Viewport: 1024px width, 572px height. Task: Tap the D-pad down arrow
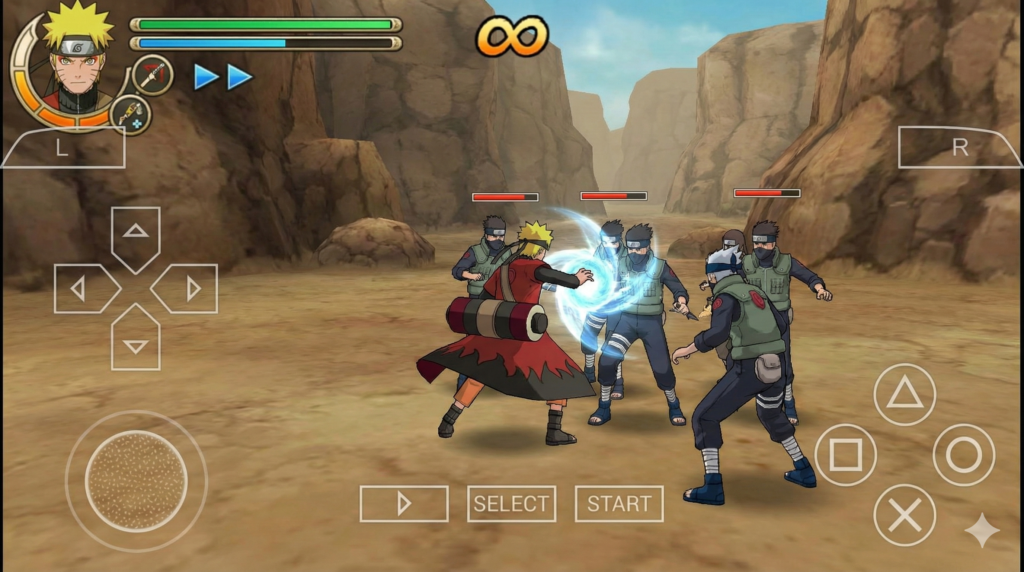135,343
